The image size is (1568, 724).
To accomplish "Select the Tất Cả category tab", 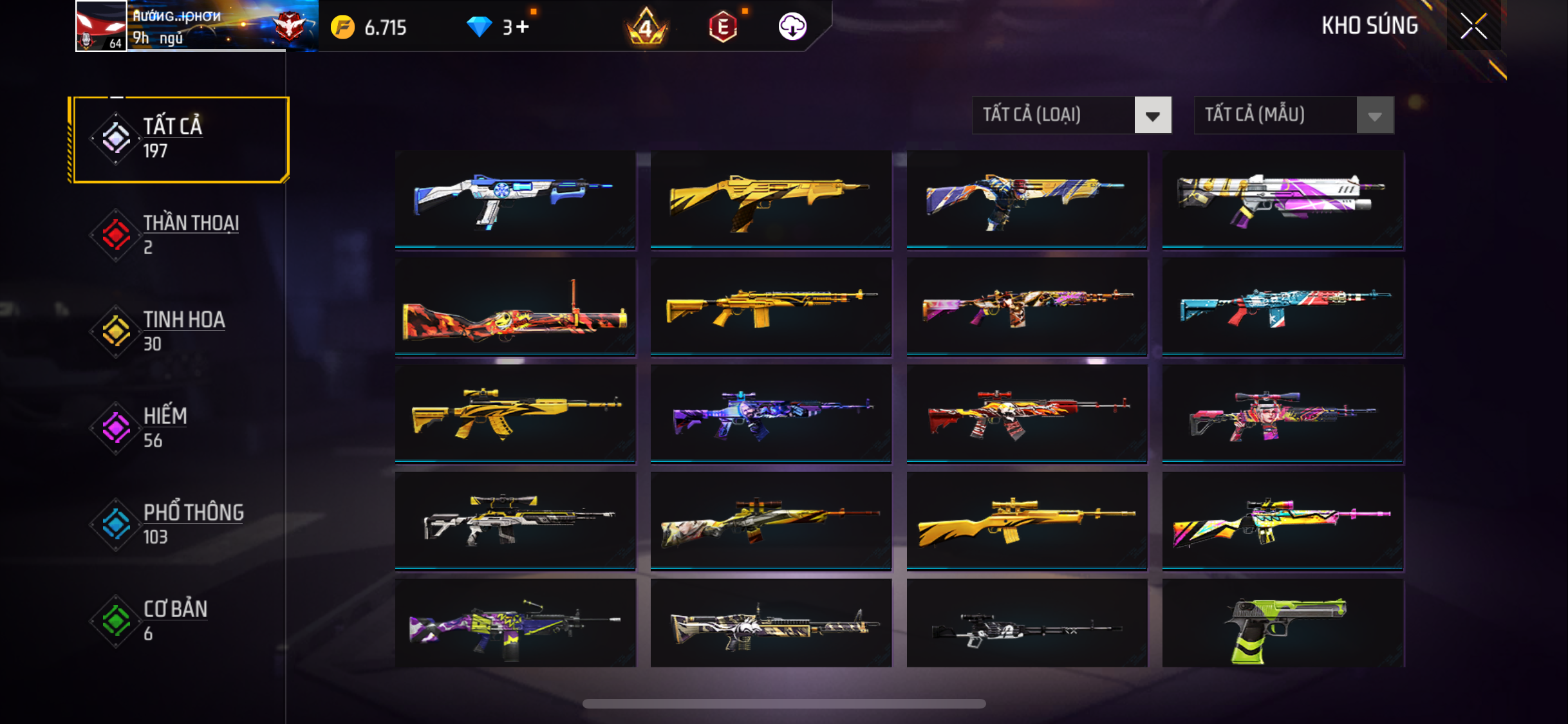I will coord(181,139).
